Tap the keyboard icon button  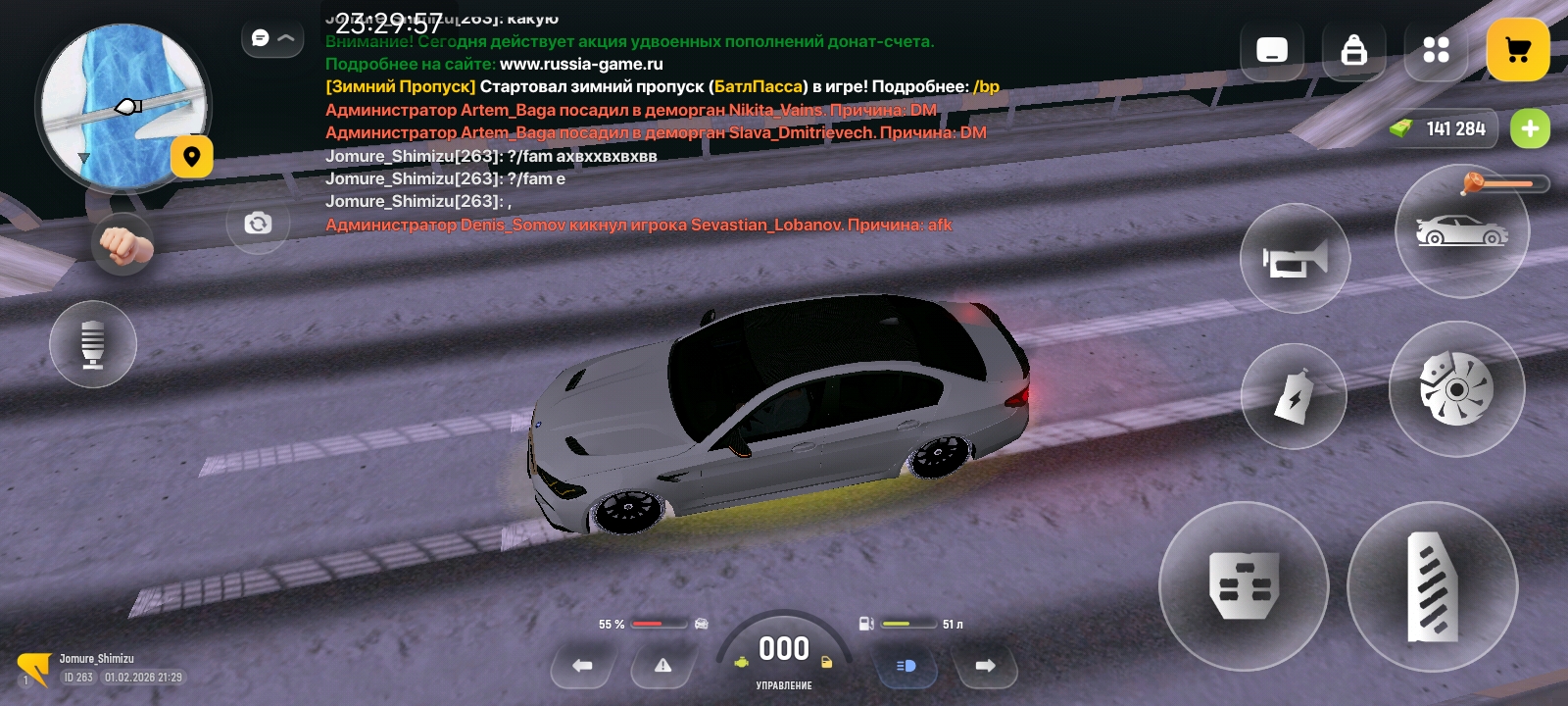[1271, 50]
